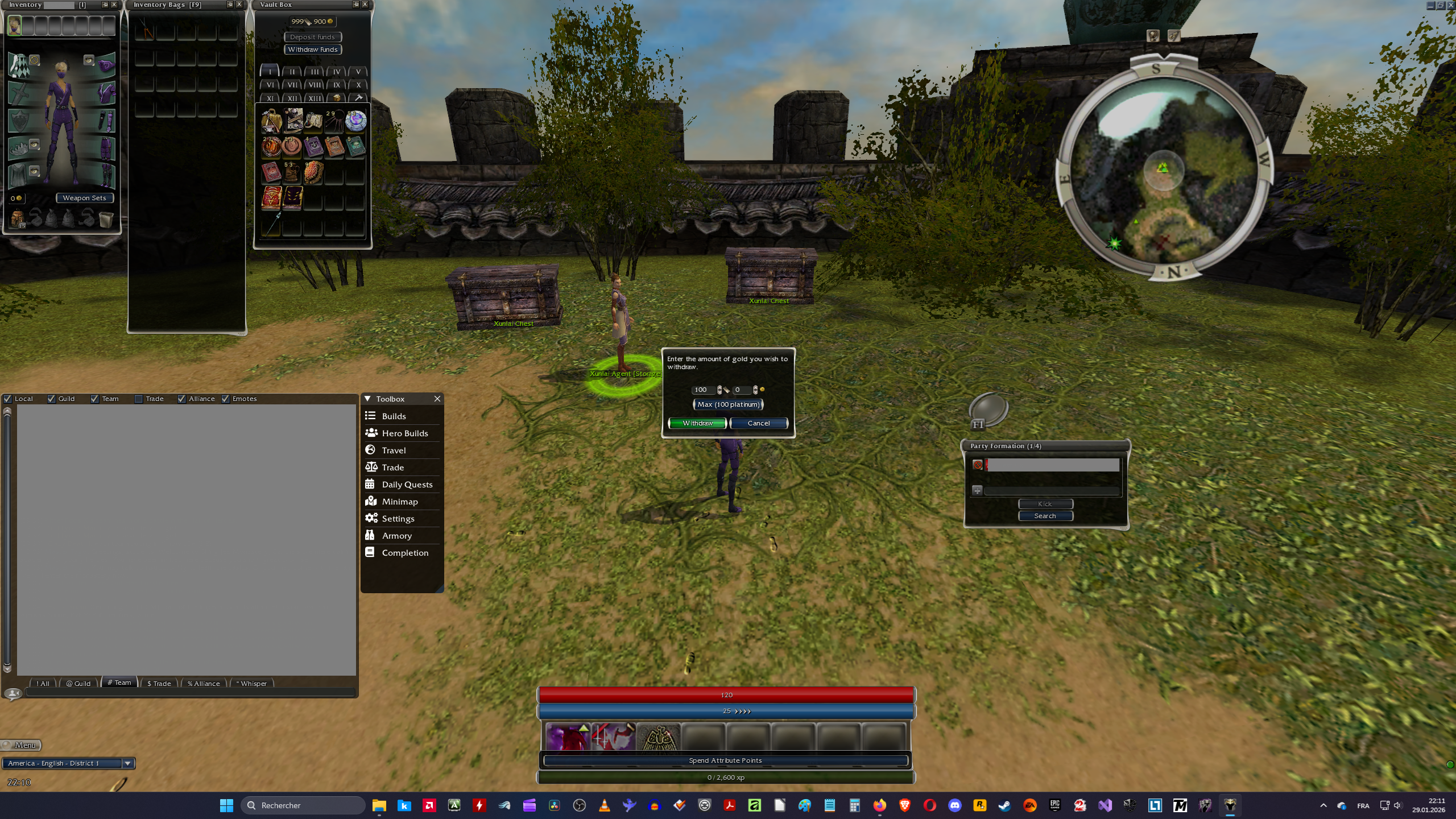Screen dimensions: 1456x819
Task: Open the Armory toolbox entry
Action: coord(396,536)
